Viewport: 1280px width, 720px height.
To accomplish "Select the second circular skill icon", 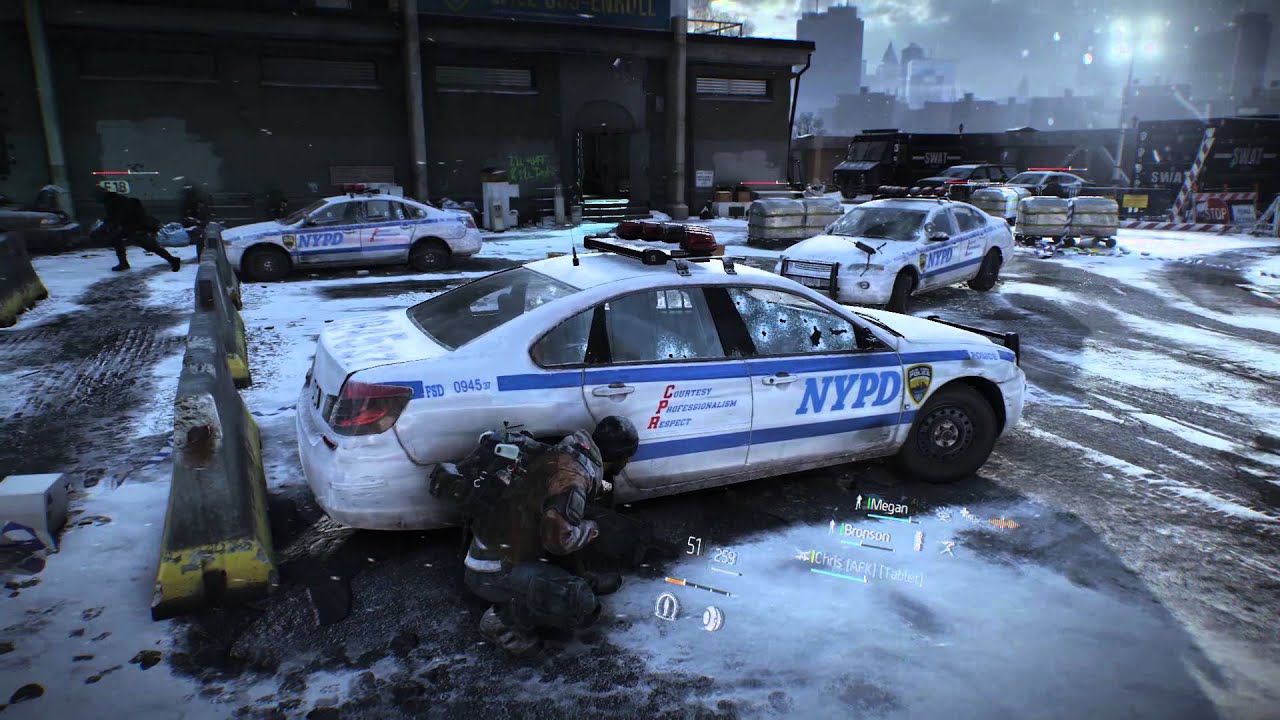I will pyautogui.click(x=712, y=617).
